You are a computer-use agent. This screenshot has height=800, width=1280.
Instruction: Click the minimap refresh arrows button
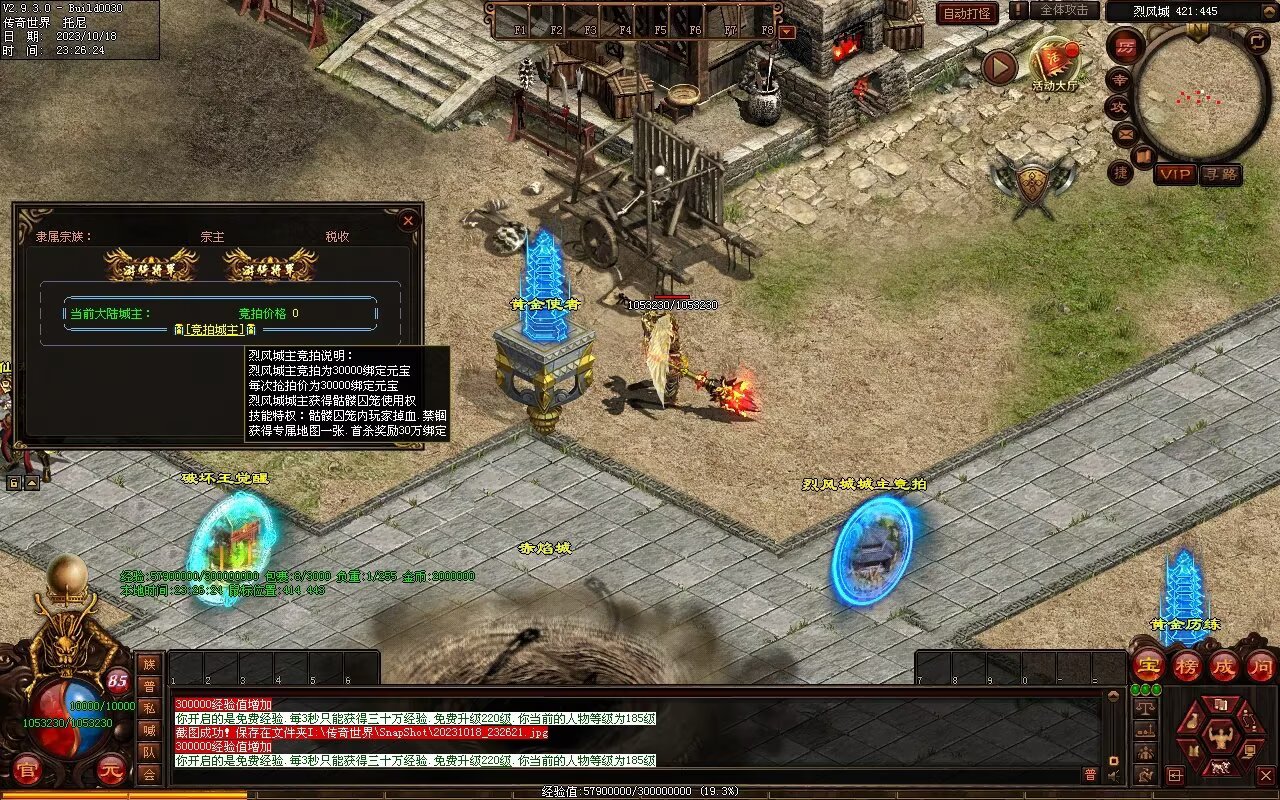point(1257,41)
